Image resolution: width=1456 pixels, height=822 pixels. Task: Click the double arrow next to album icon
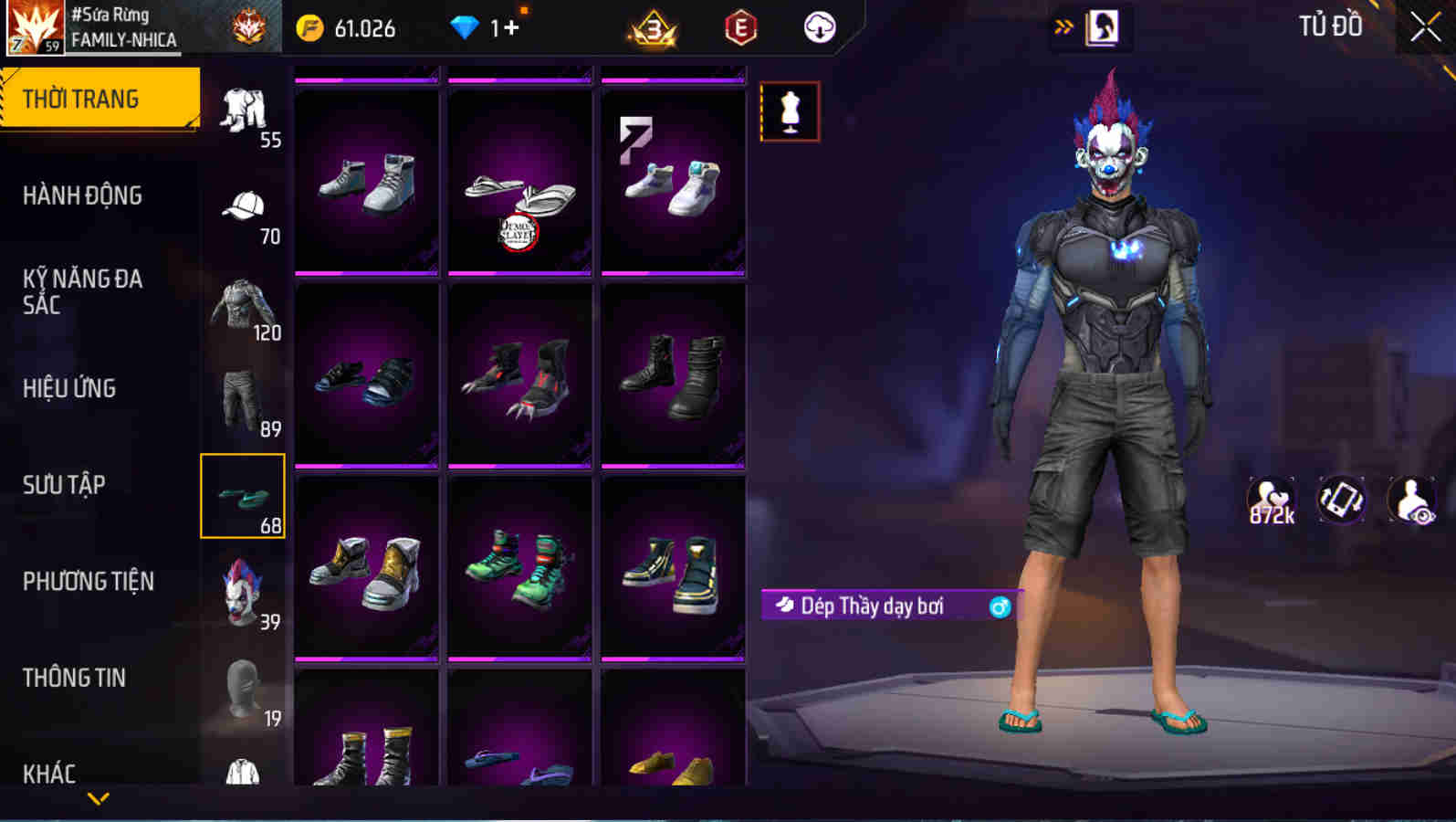click(1062, 27)
